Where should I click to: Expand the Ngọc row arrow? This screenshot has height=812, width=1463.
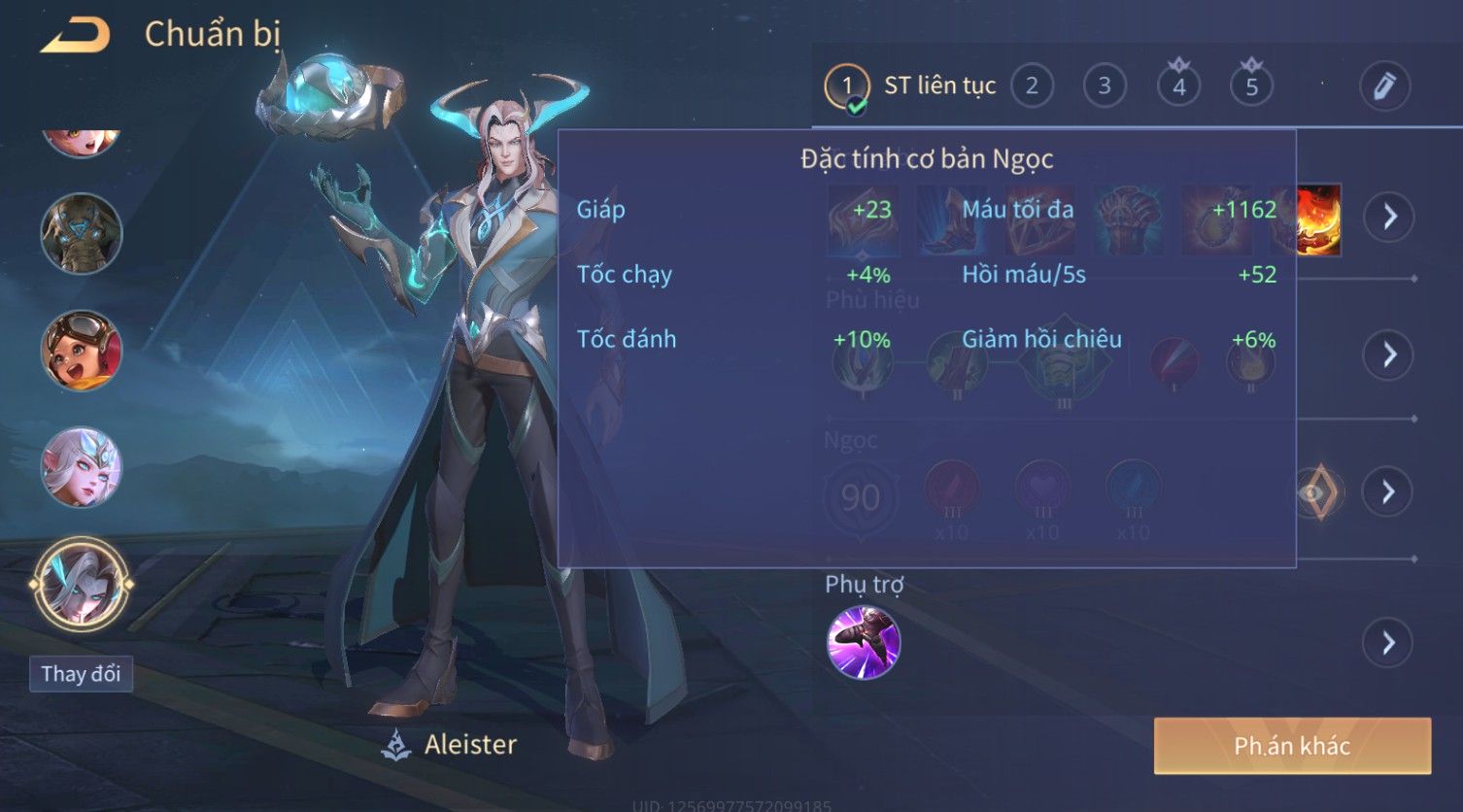pyautogui.click(x=1389, y=492)
